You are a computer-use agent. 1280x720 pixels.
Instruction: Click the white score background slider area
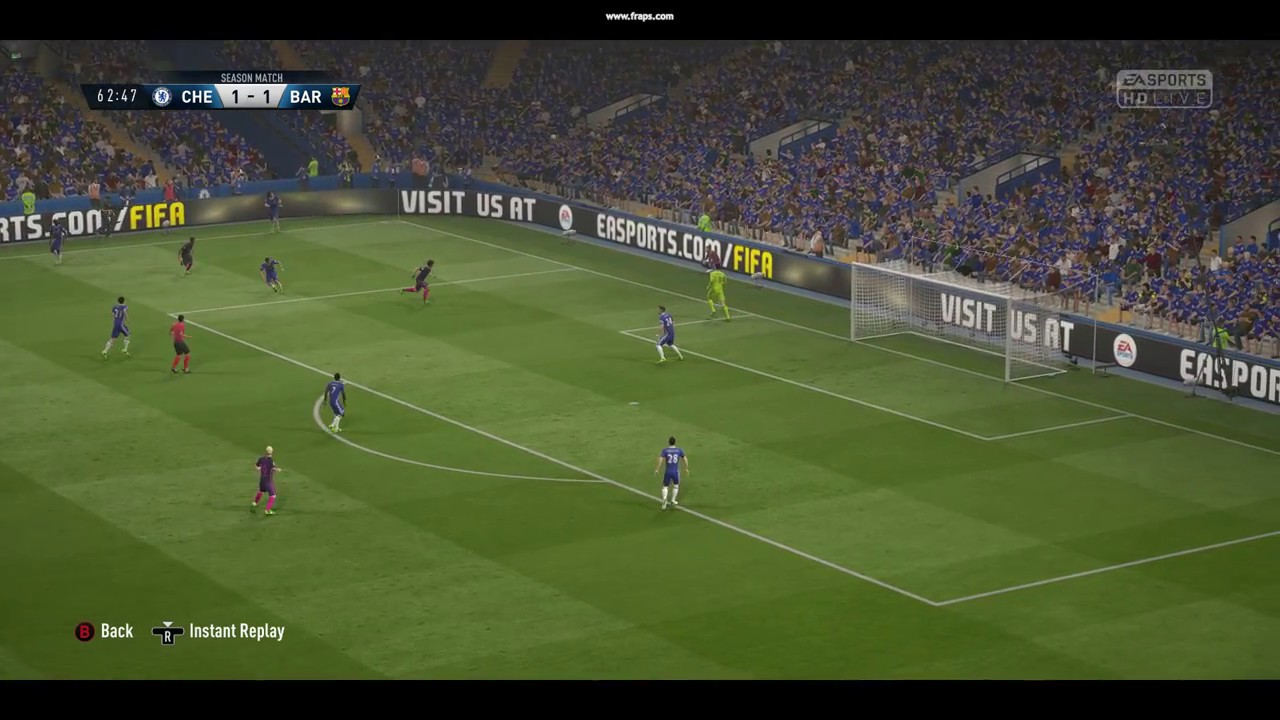click(x=251, y=97)
